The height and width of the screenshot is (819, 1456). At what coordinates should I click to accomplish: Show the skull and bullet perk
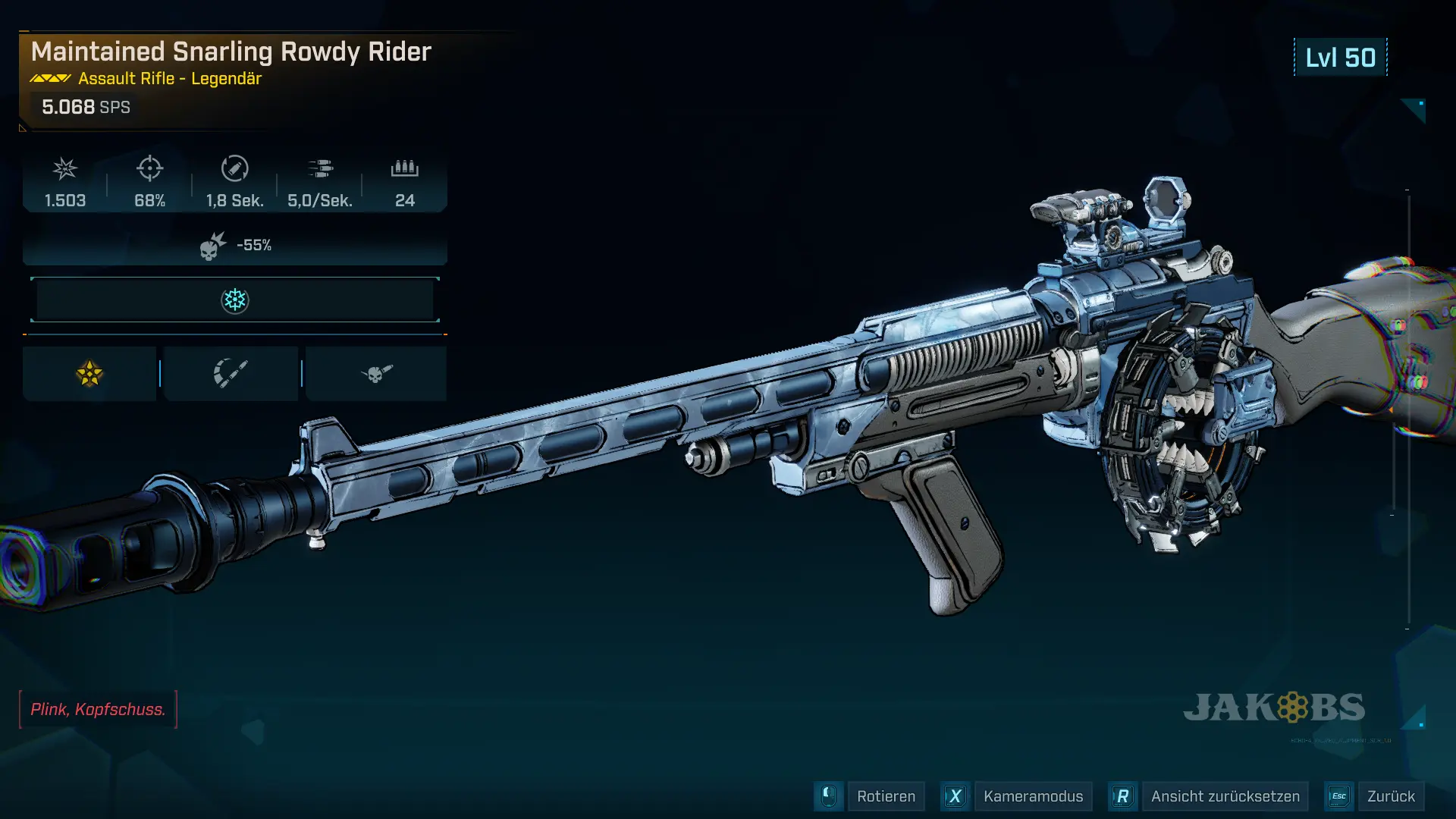(376, 373)
